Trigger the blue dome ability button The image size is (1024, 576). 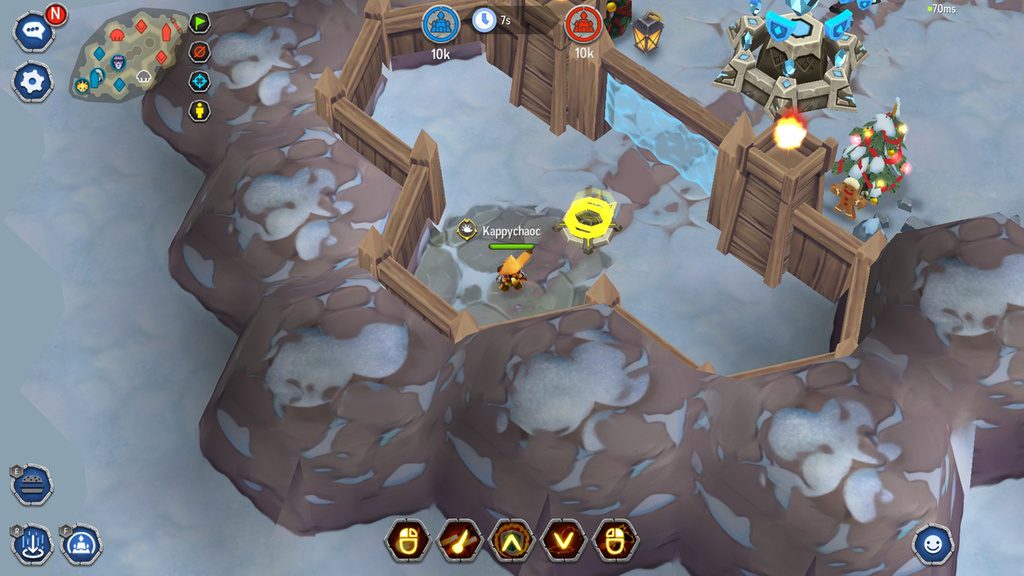click(x=81, y=545)
